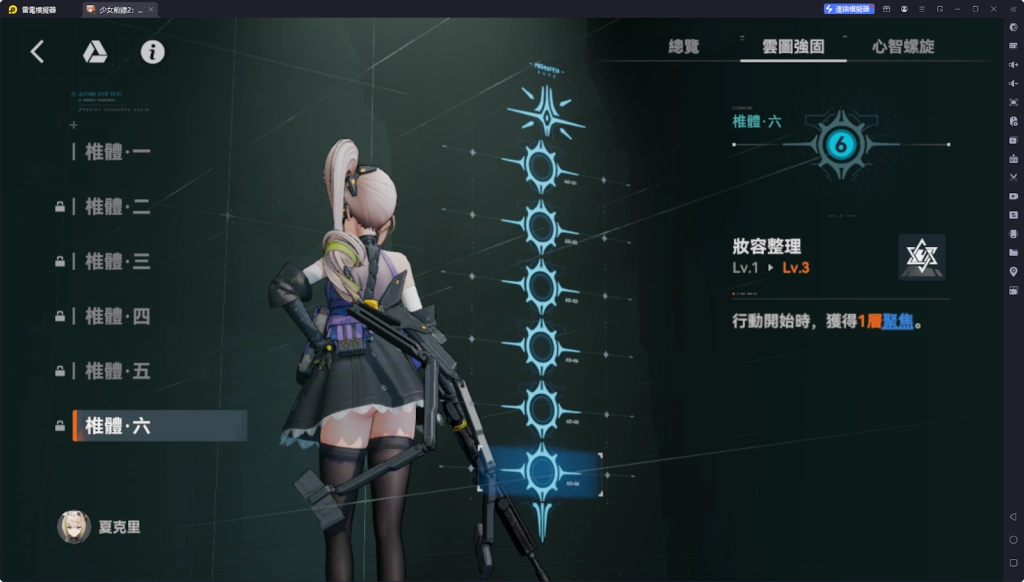Choose the locked 椎體·二 entry
Viewport: 1024px width, 582px height.
pyautogui.click(x=118, y=207)
